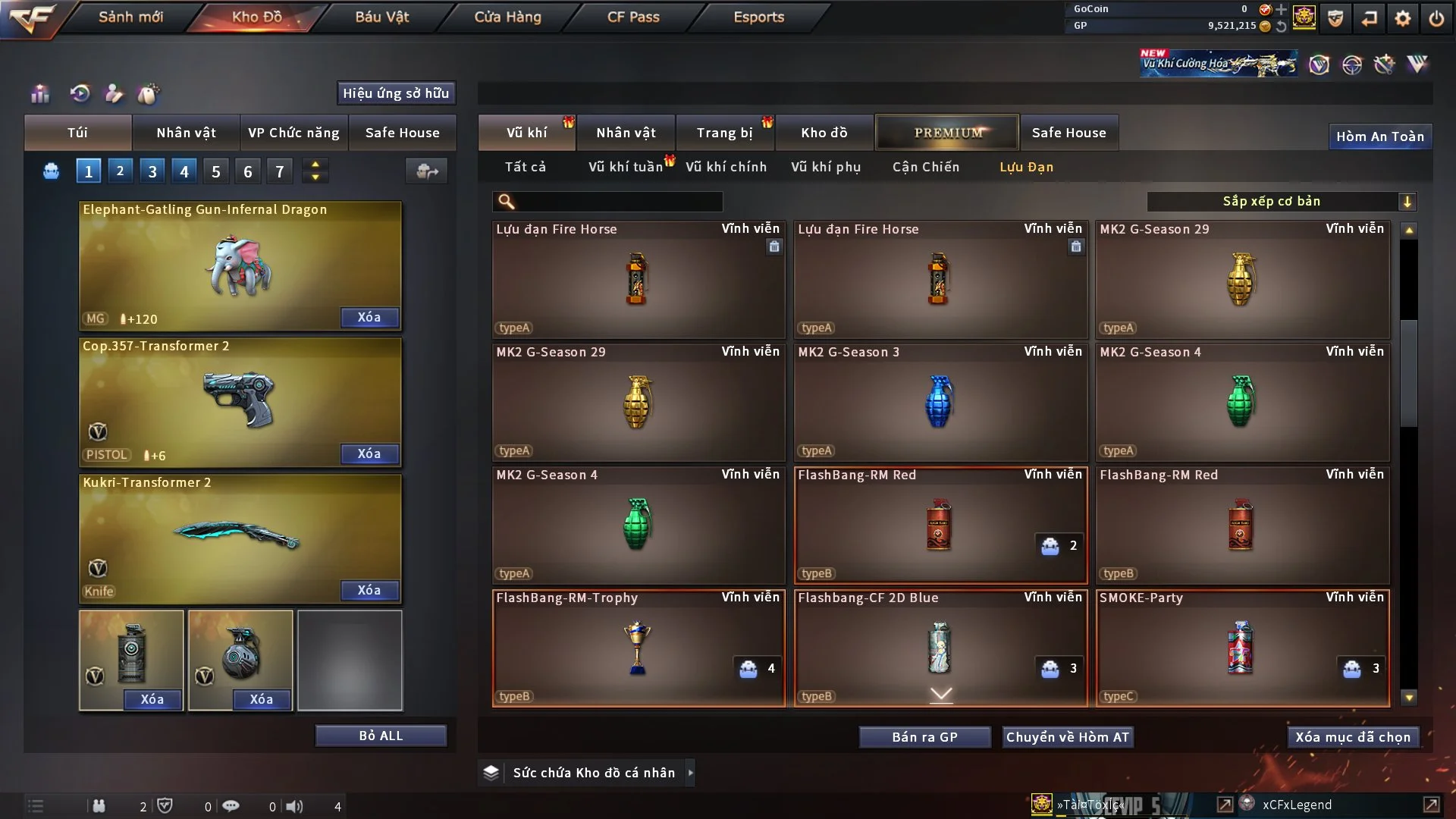
Task: Open the settings gear icon
Action: click(x=1402, y=18)
